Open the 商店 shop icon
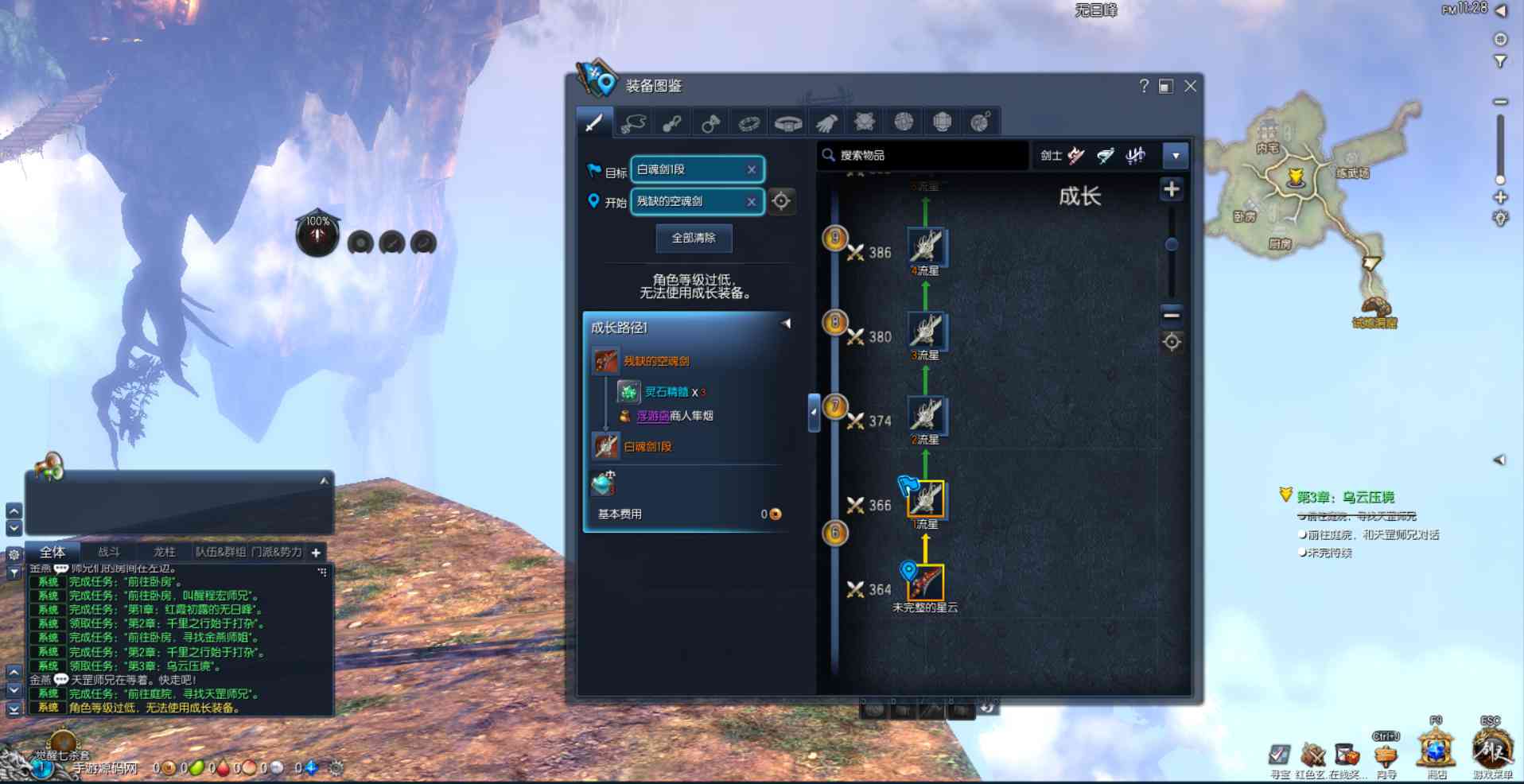 (x=1437, y=751)
